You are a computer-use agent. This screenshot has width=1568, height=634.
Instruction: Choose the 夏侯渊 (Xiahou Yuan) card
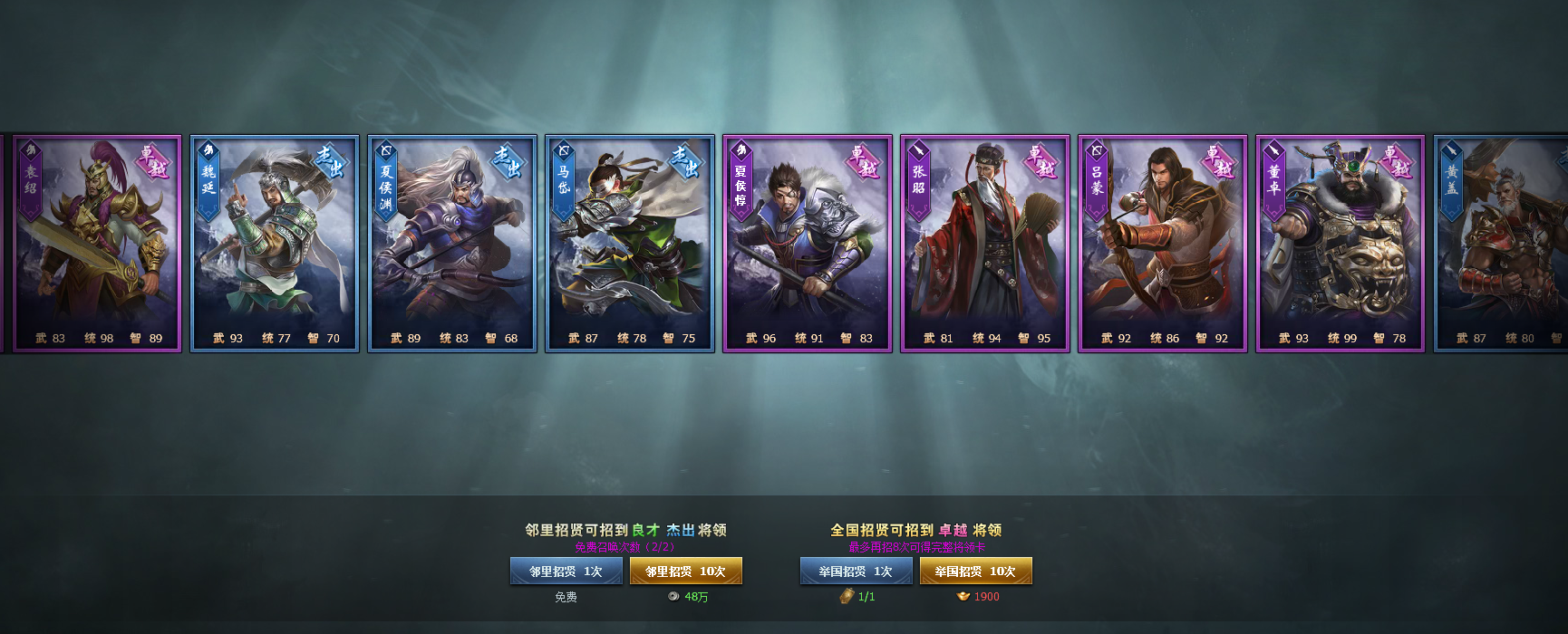[452, 244]
